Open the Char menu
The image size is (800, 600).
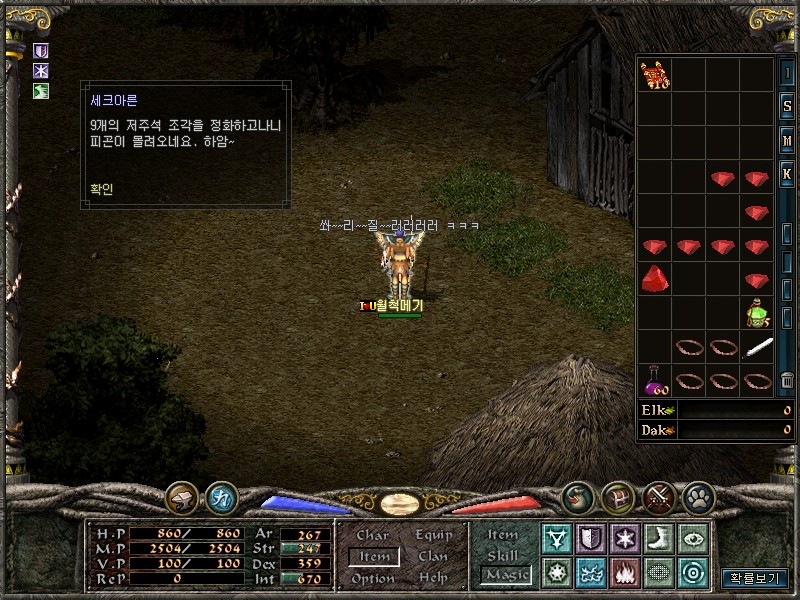point(373,536)
